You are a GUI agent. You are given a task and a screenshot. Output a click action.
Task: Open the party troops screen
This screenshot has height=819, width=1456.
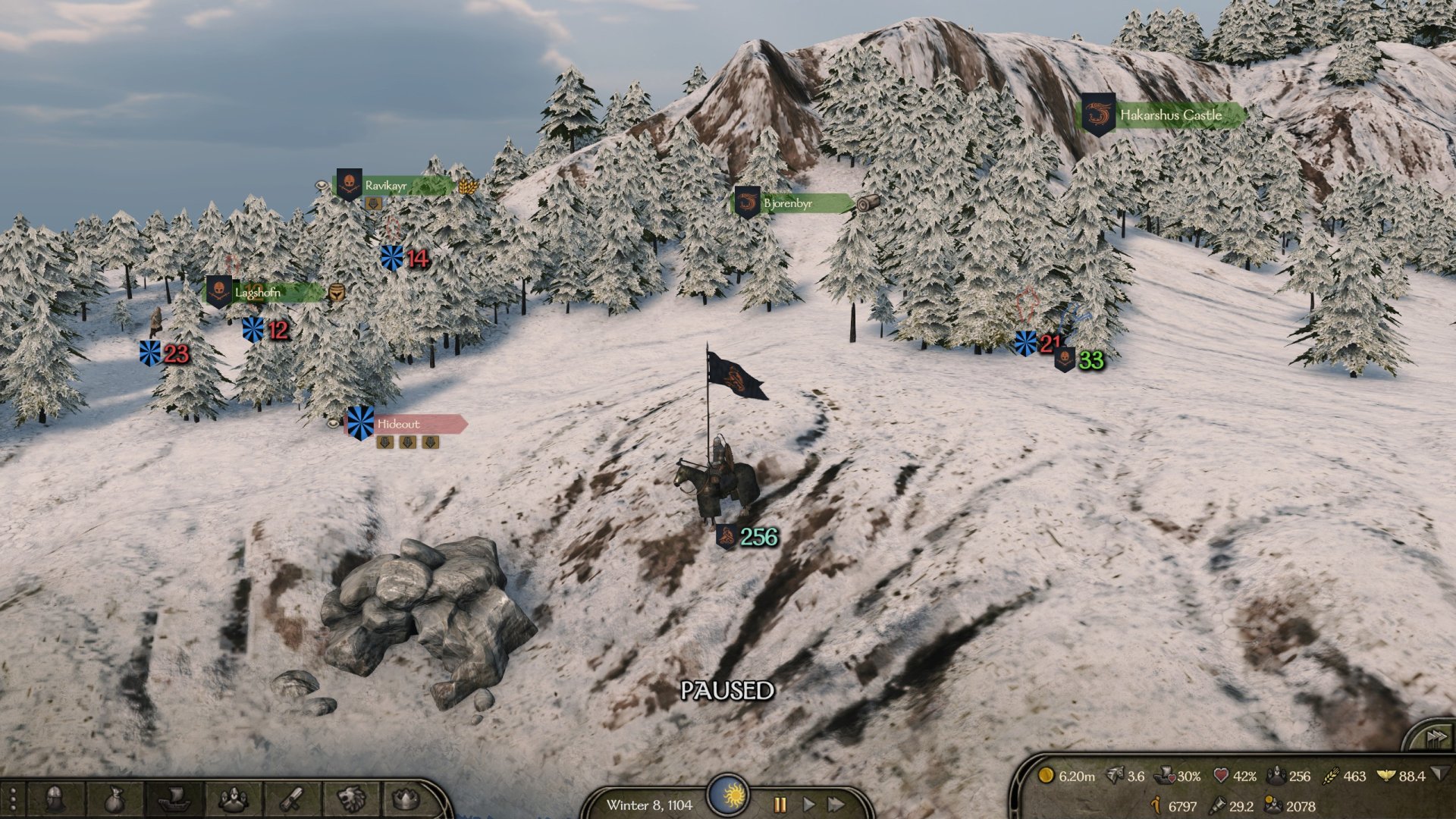233,799
